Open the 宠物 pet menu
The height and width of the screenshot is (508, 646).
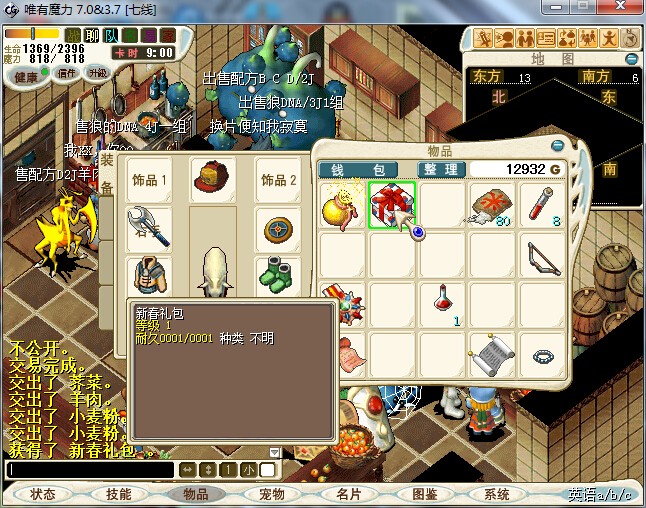tap(272, 494)
